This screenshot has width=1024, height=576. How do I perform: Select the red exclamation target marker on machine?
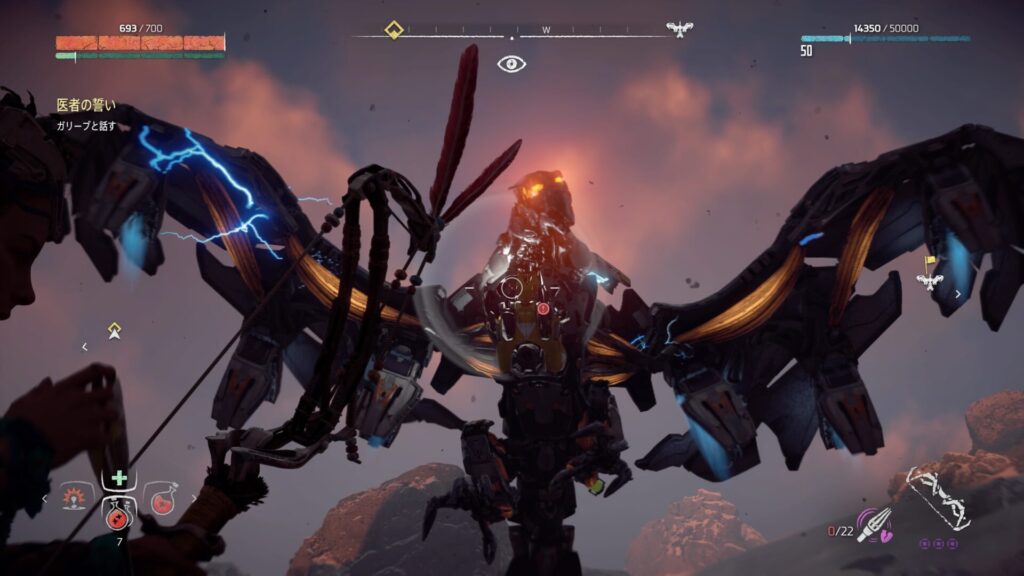click(x=543, y=308)
